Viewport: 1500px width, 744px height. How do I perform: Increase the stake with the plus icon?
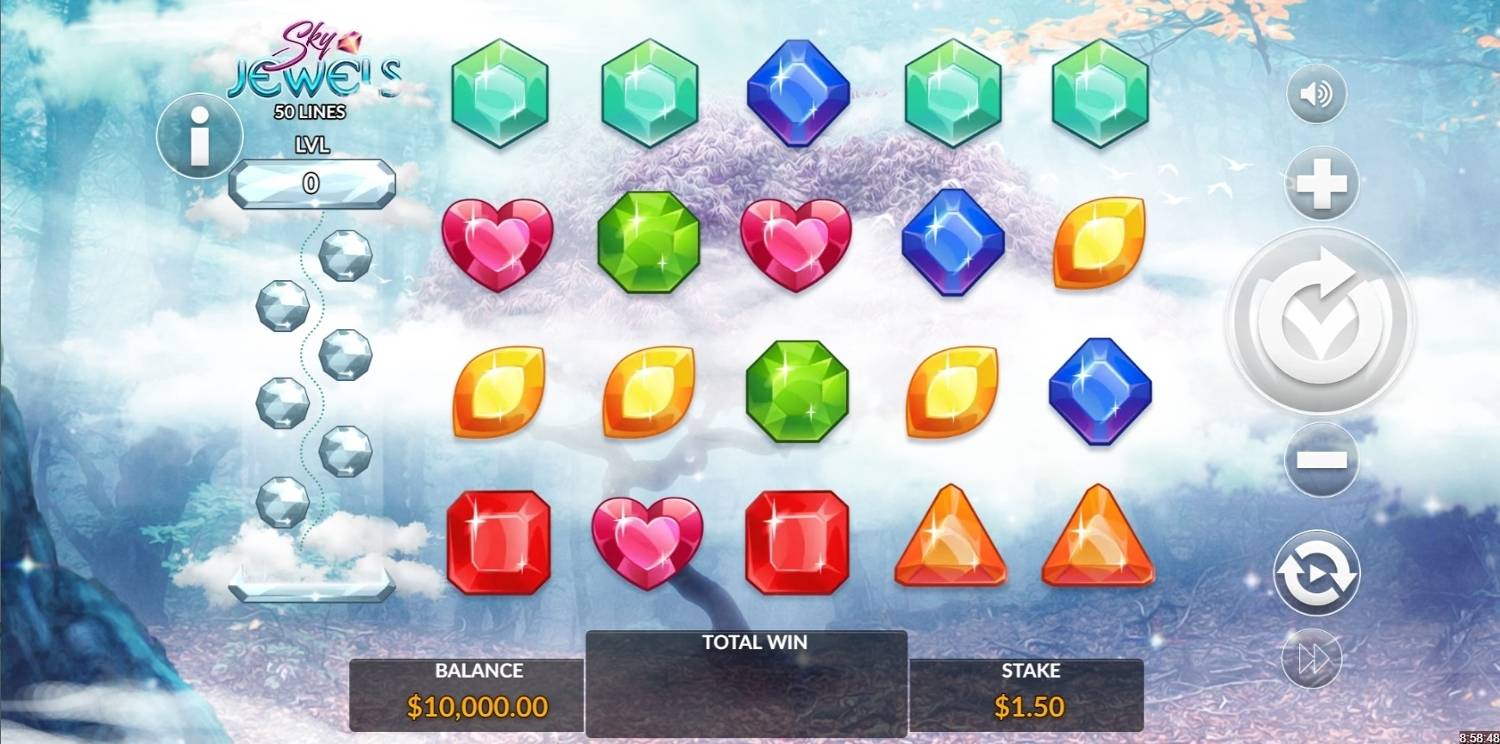click(x=1320, y=182)
